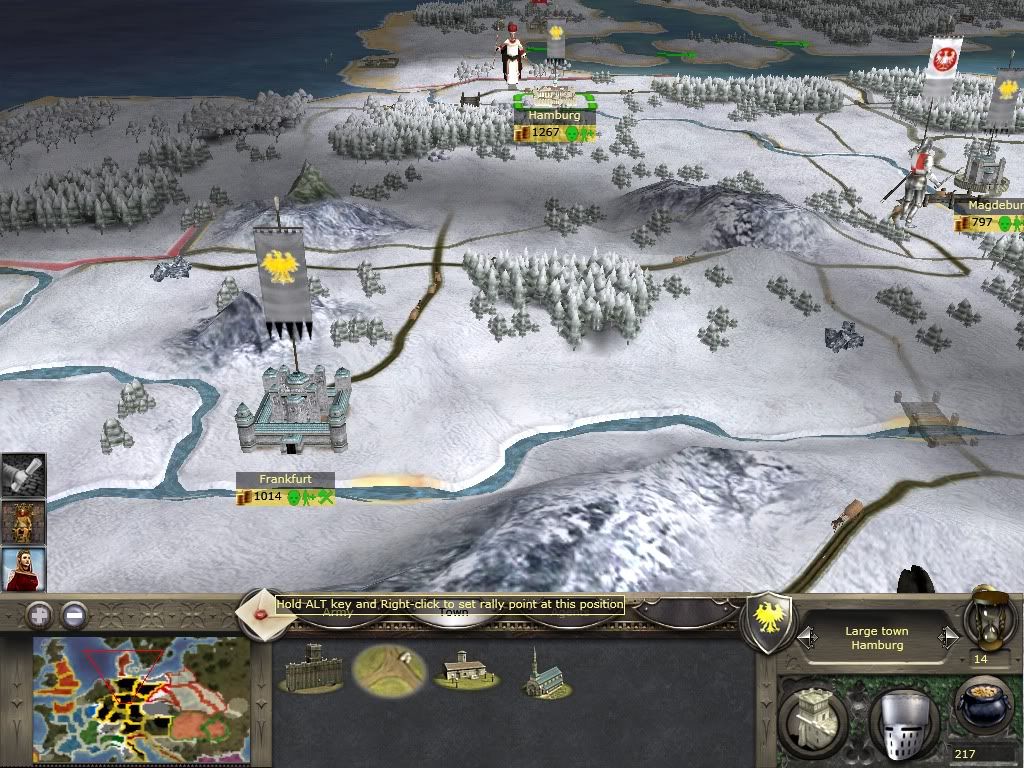This screenshot has width=1024, height=768.
Task: Go to previous settlement with left arrow
Action: tap(804, 637)
